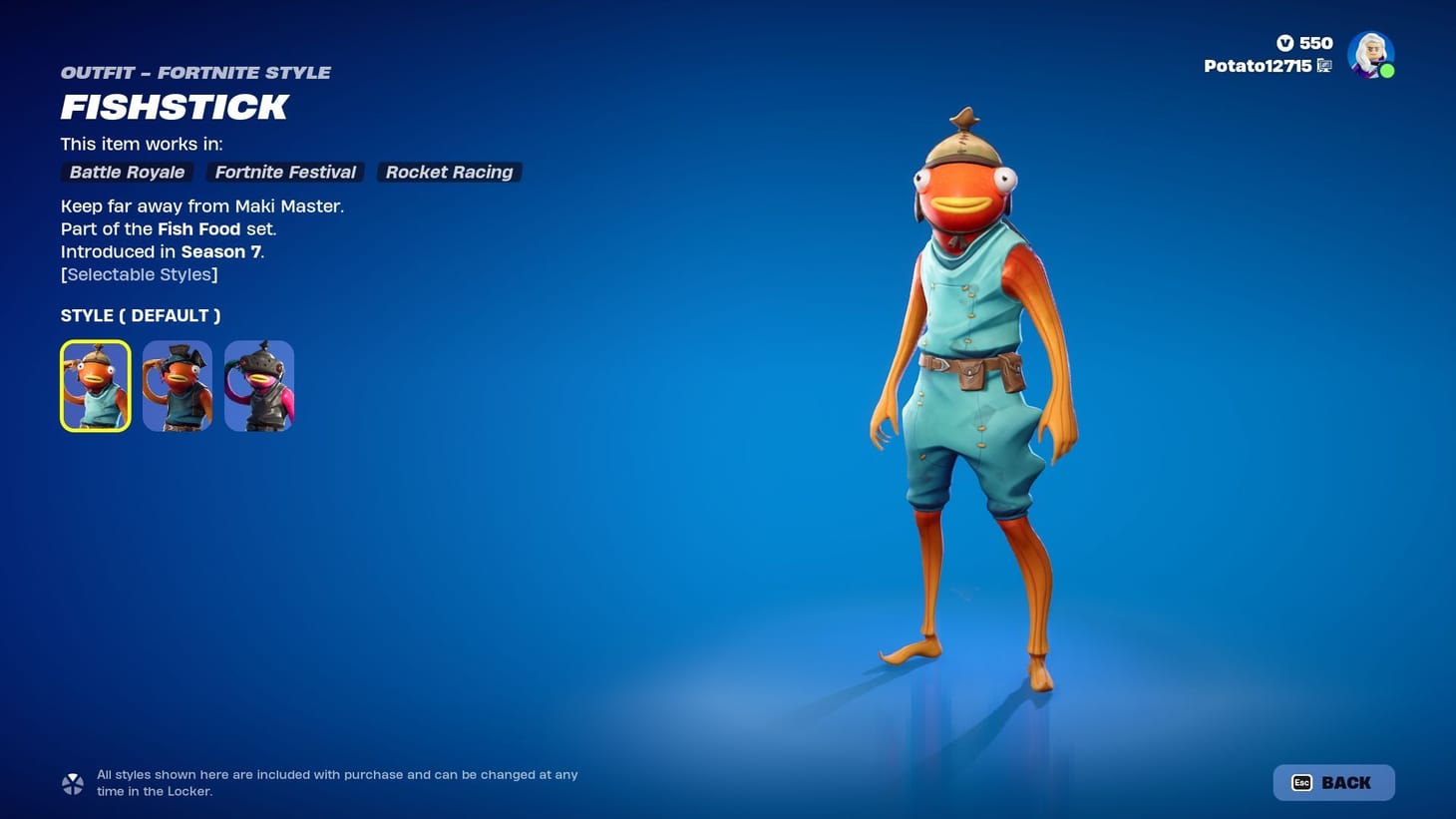Click the Fish Food set name

(199, 228)
